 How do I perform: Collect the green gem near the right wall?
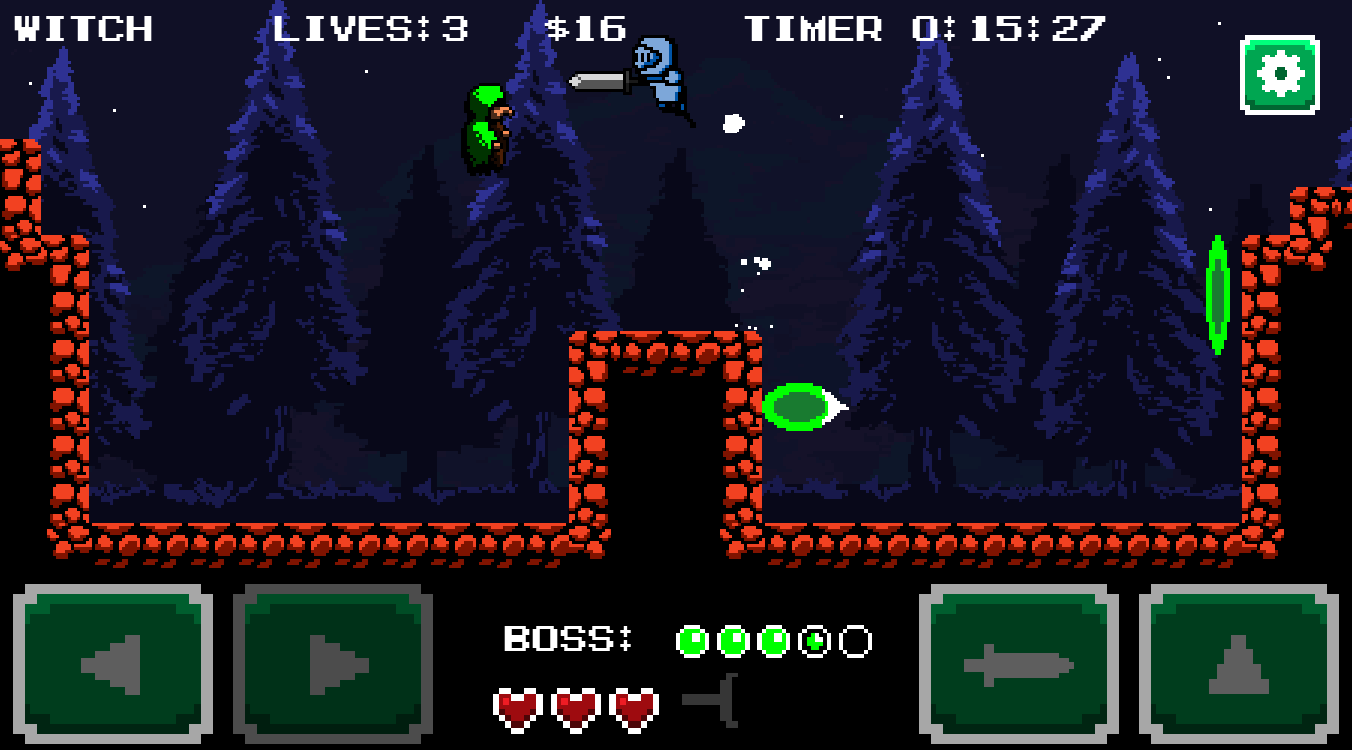tap(1220, 292)
